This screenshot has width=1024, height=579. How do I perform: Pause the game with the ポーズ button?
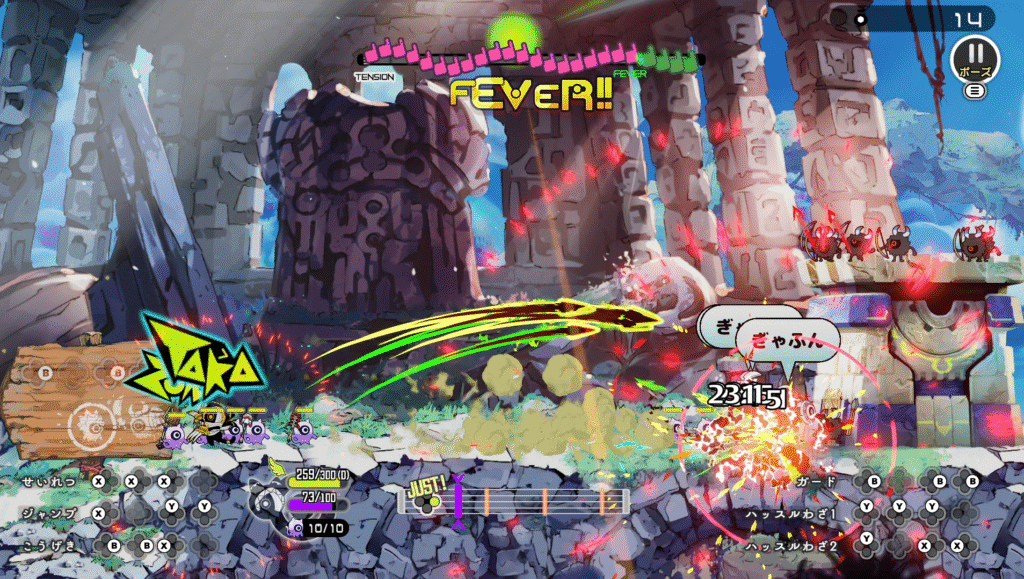pos(974,59)
